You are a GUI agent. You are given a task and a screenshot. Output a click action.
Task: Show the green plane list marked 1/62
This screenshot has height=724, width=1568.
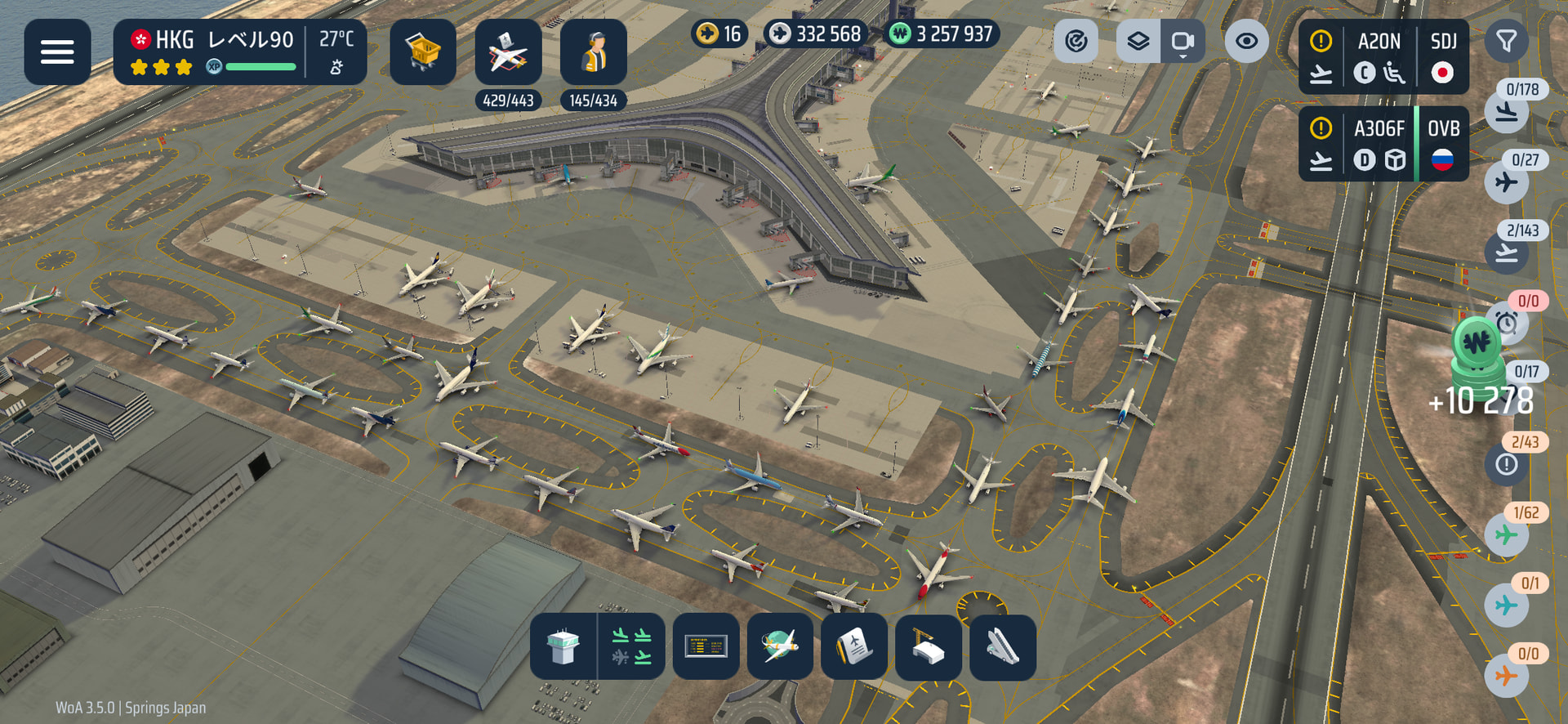click(1507, 534)
